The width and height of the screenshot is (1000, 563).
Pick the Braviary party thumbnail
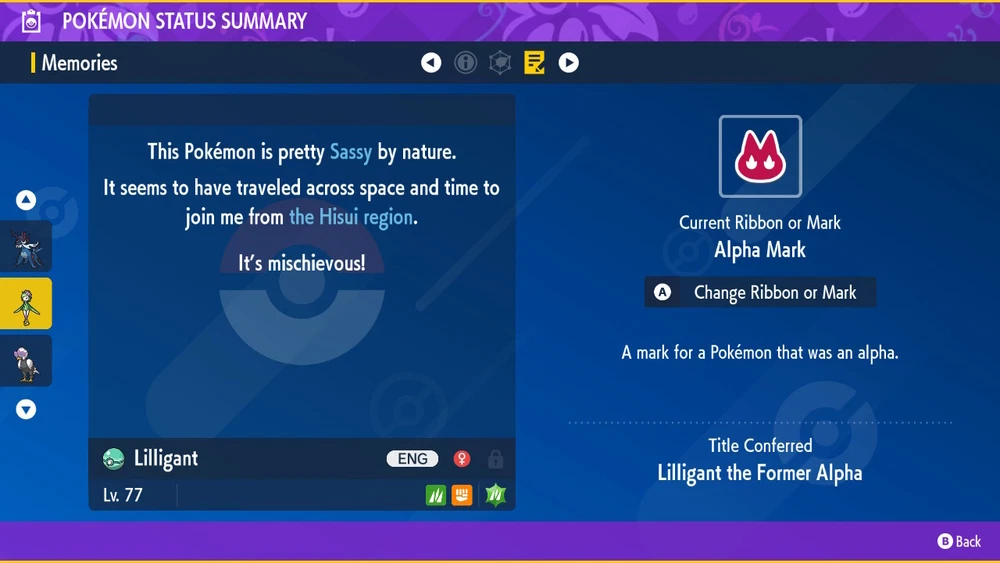click(x=26, y=361)
